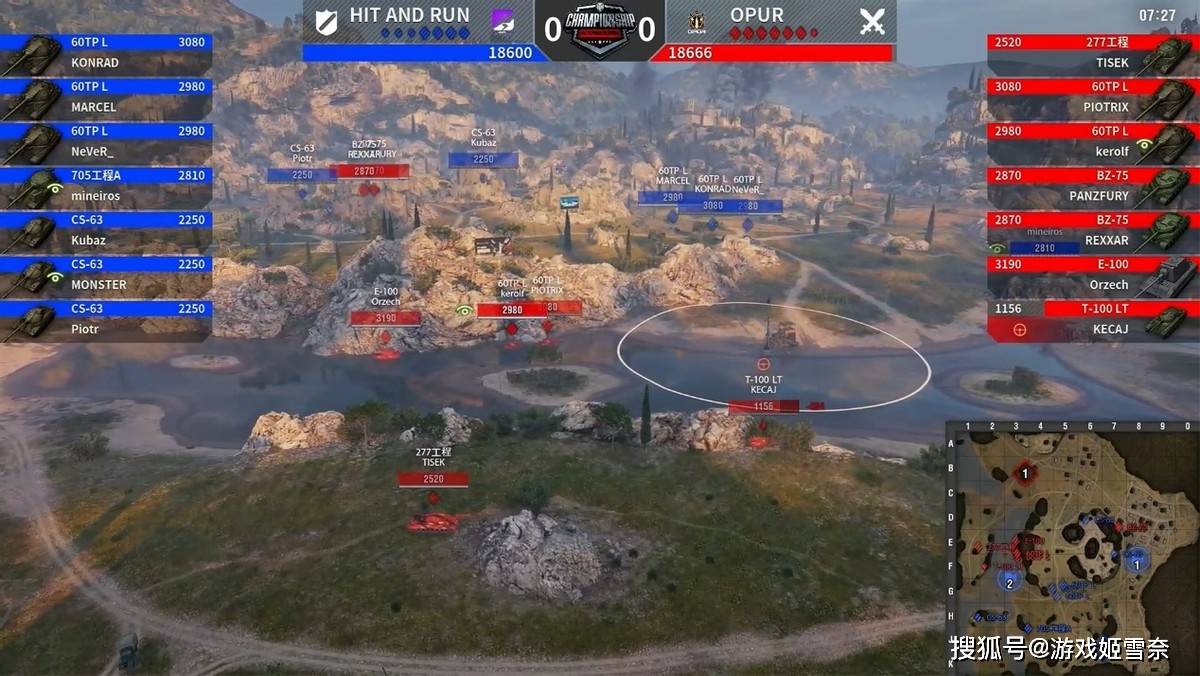Select TISEK on the red roster

point(1092,53)
